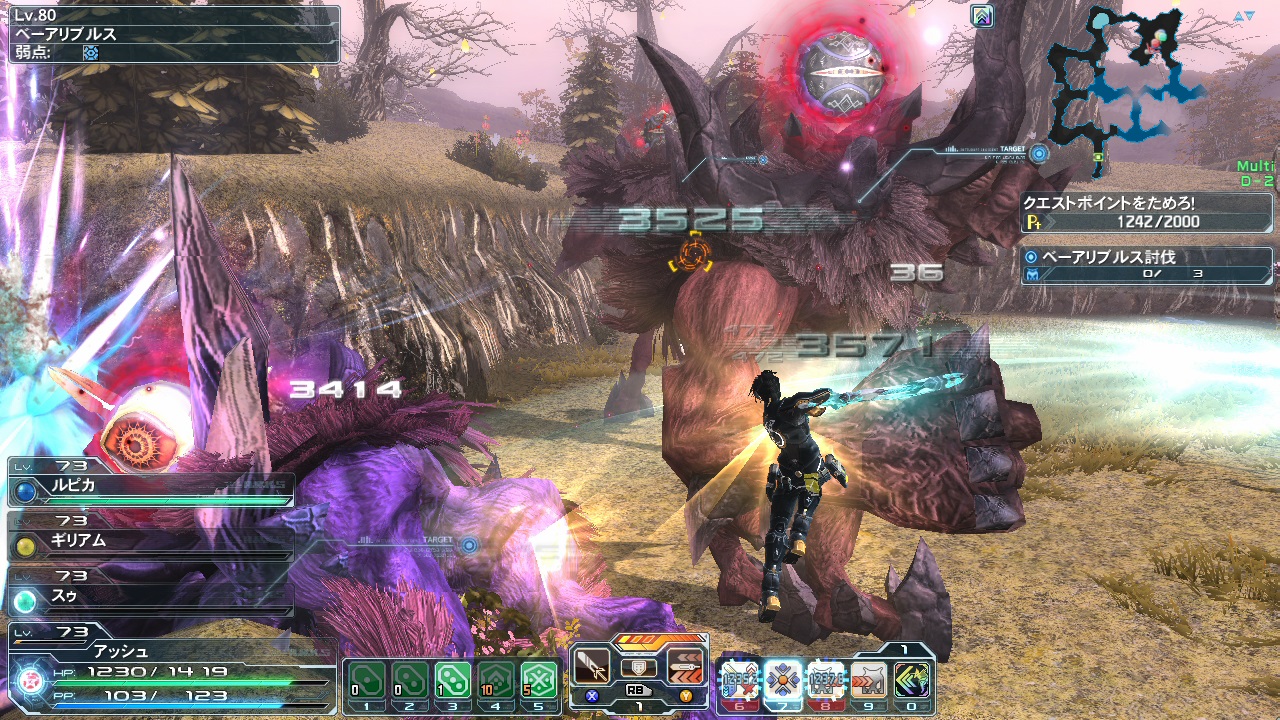Select party member ギリアム in the party list
The height and width of the screenshot is (720, 1280).
click(x=150, y=541)
